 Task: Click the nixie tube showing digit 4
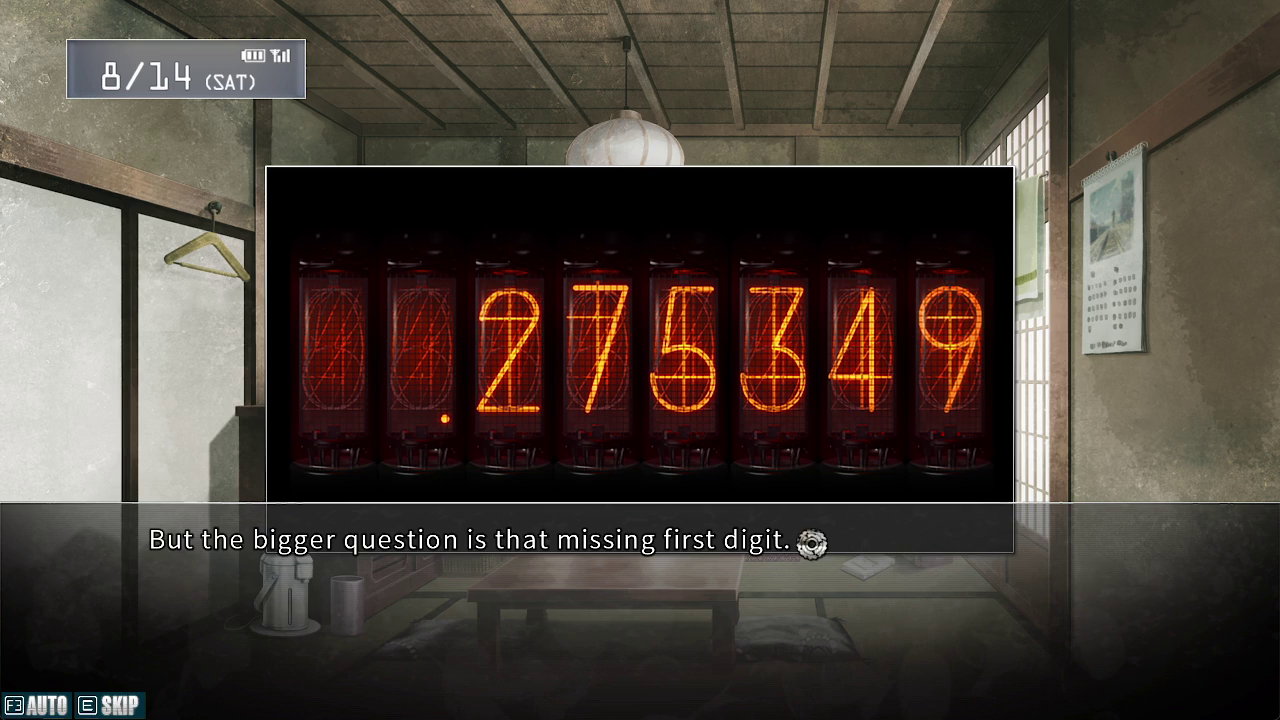(863, 345)
